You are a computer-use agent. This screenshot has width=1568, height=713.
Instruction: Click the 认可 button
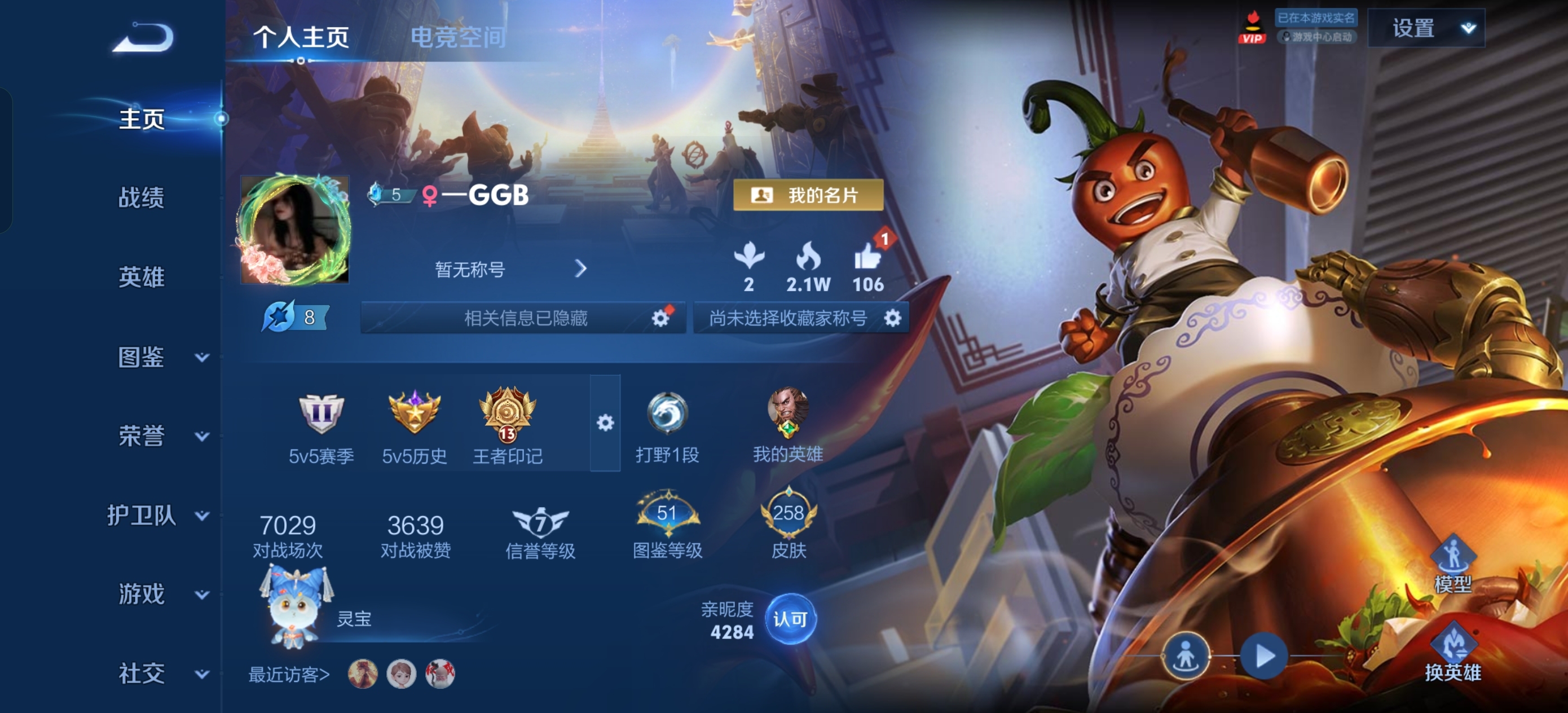coord(790,619)
